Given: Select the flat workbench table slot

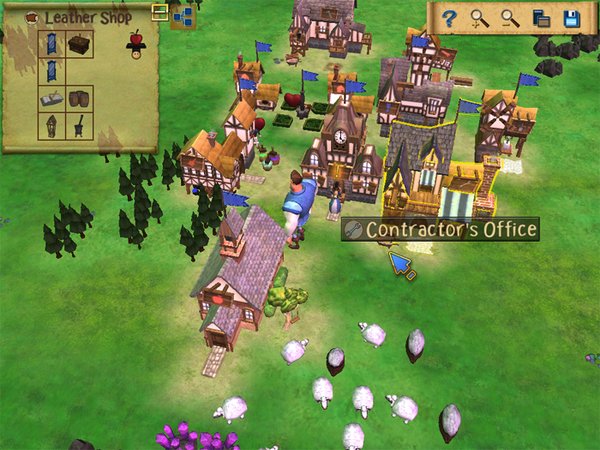Looking at the screenshot, I should 52,99.
